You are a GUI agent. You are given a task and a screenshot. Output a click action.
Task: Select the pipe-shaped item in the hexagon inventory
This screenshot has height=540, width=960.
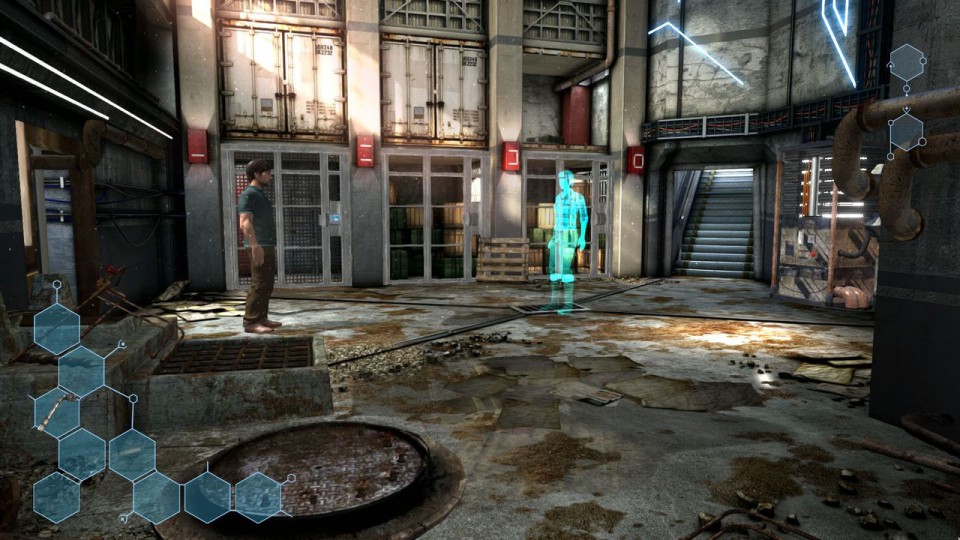[56, 412]
